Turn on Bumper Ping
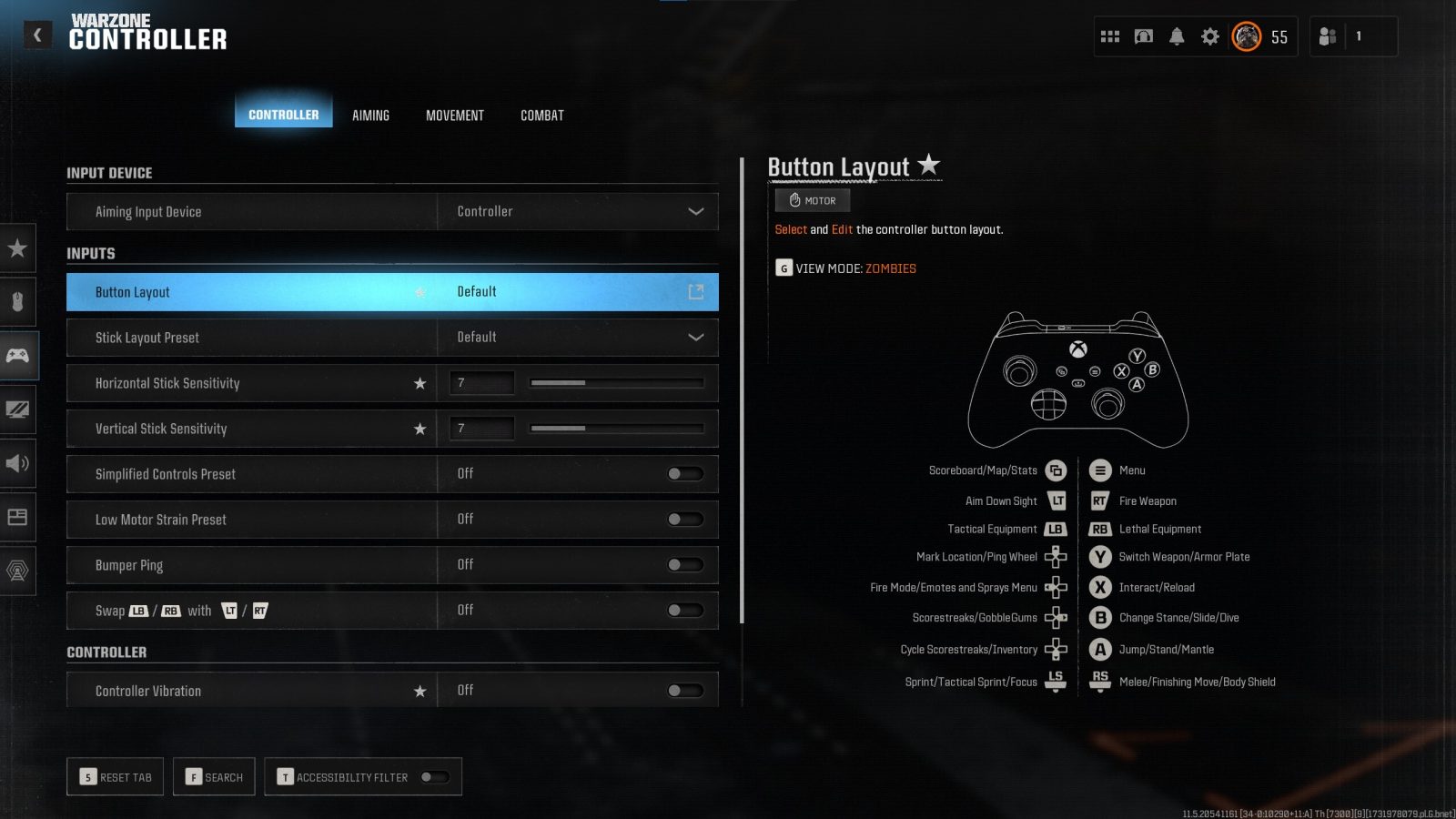1456x819 pixels. pos(684,565)
